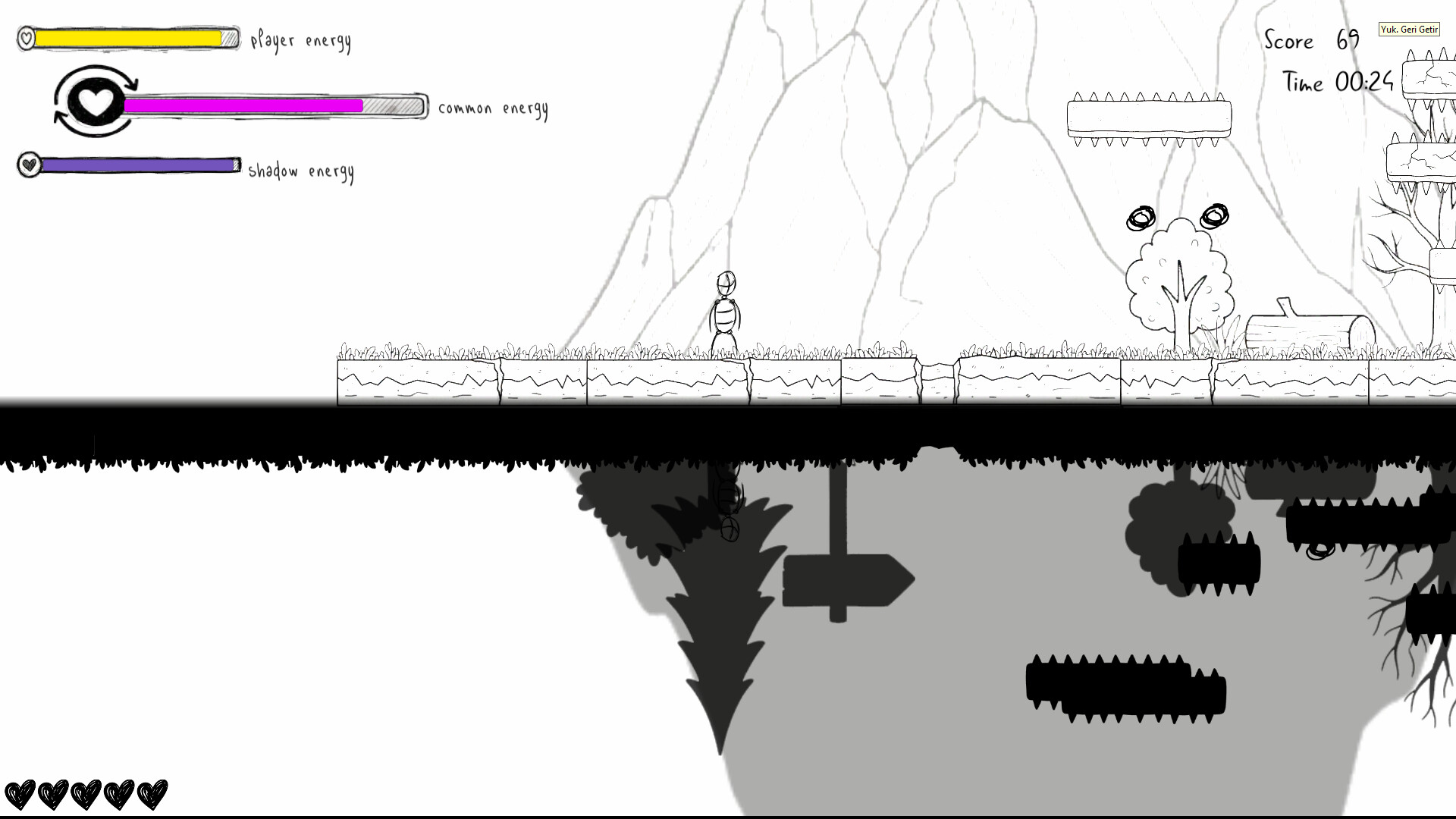Click the middle heart of the lives counter
Screen dimensions: 1456x819
88,793
